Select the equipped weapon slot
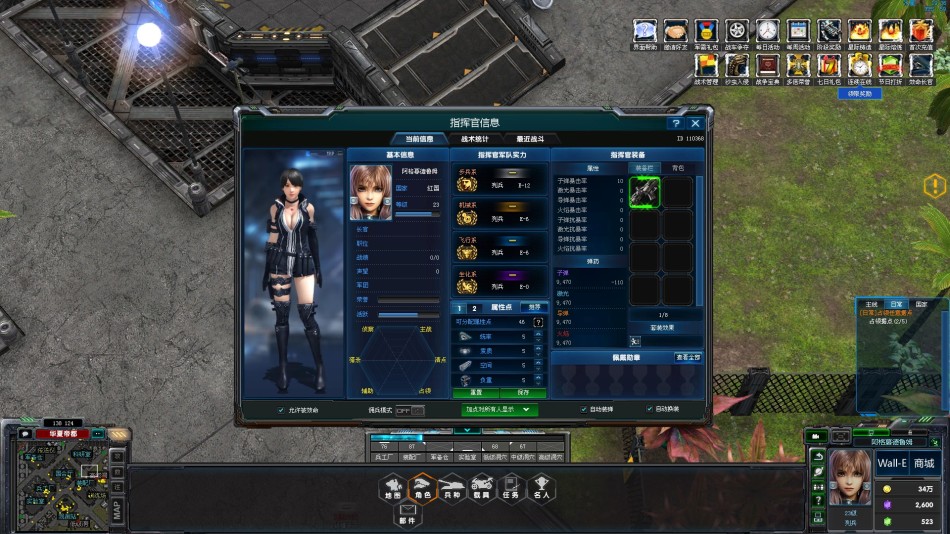This screenshot has height=534, width=950. pyautogui.click(x=645, y=192)
